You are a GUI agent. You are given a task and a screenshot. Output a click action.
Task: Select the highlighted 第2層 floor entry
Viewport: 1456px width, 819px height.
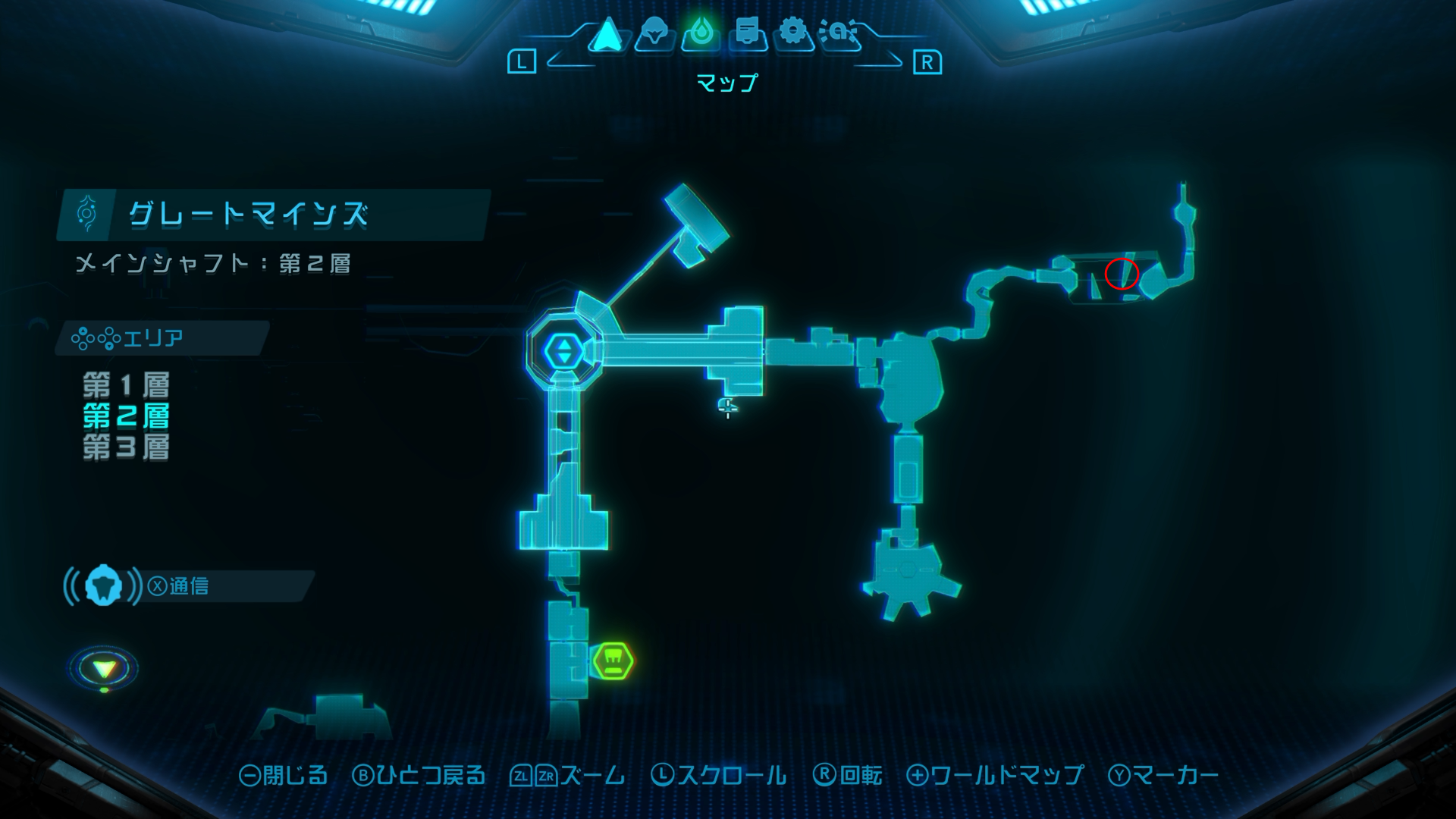[x=126, y=416]
